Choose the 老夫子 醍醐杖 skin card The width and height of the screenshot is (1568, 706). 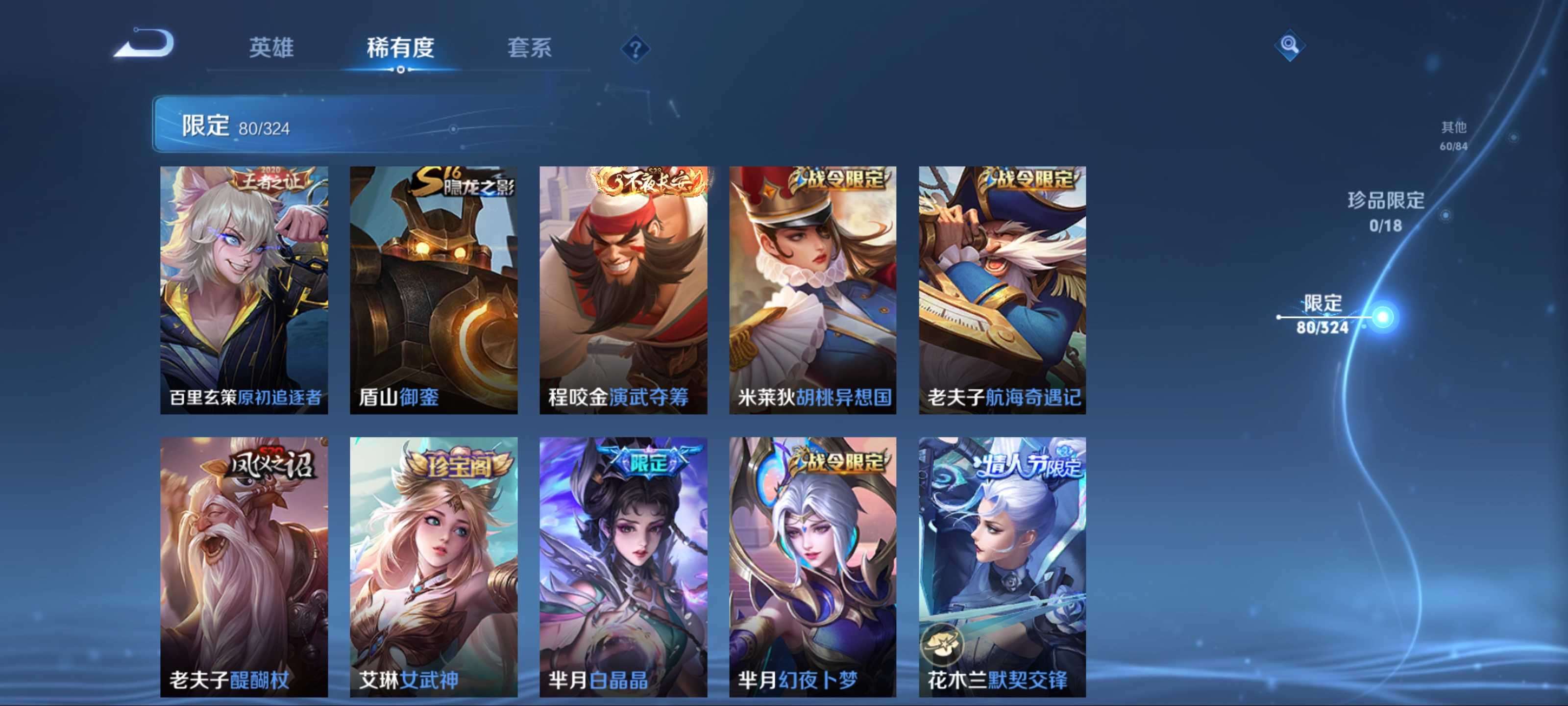pos(244,566)
